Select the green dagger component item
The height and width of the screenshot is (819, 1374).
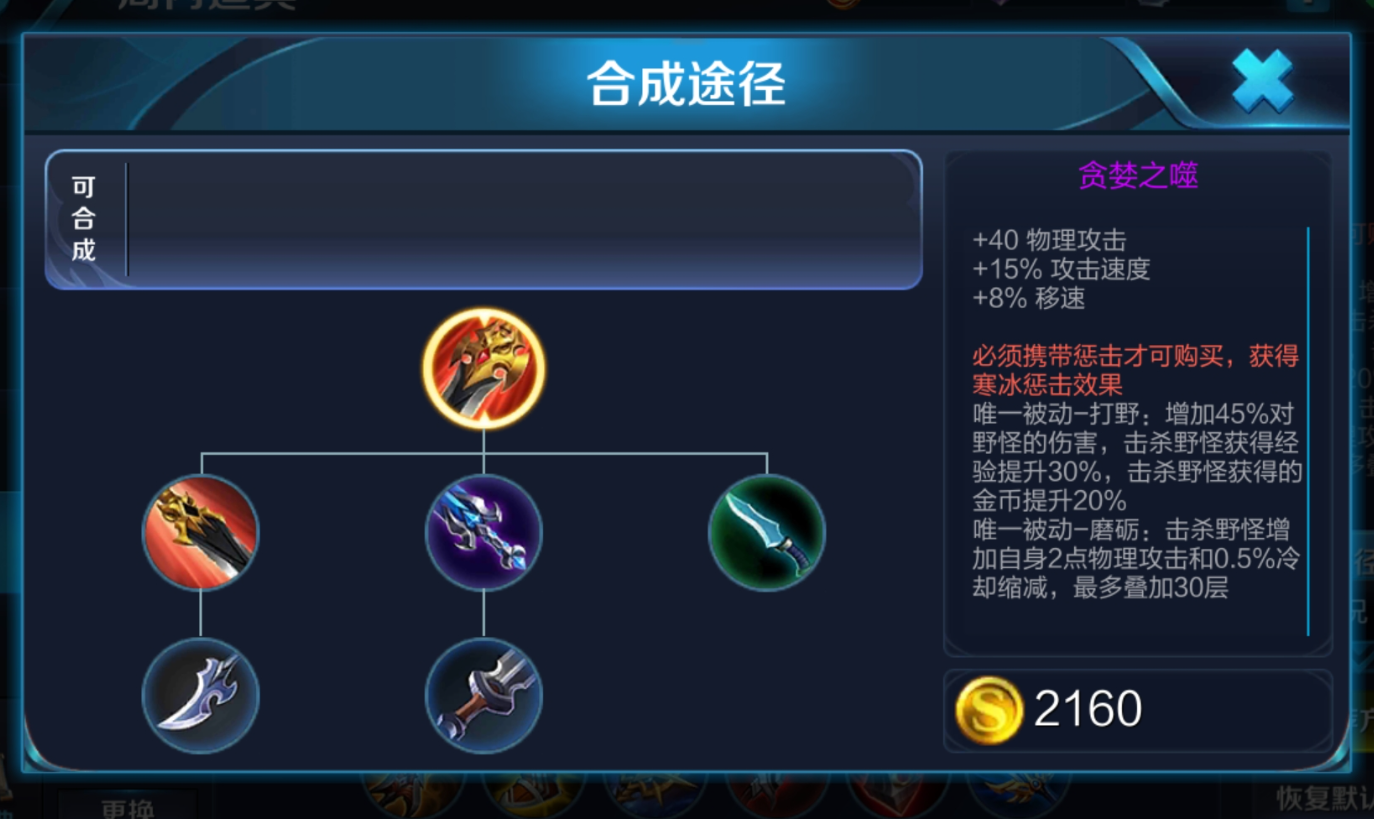(766, 531)
